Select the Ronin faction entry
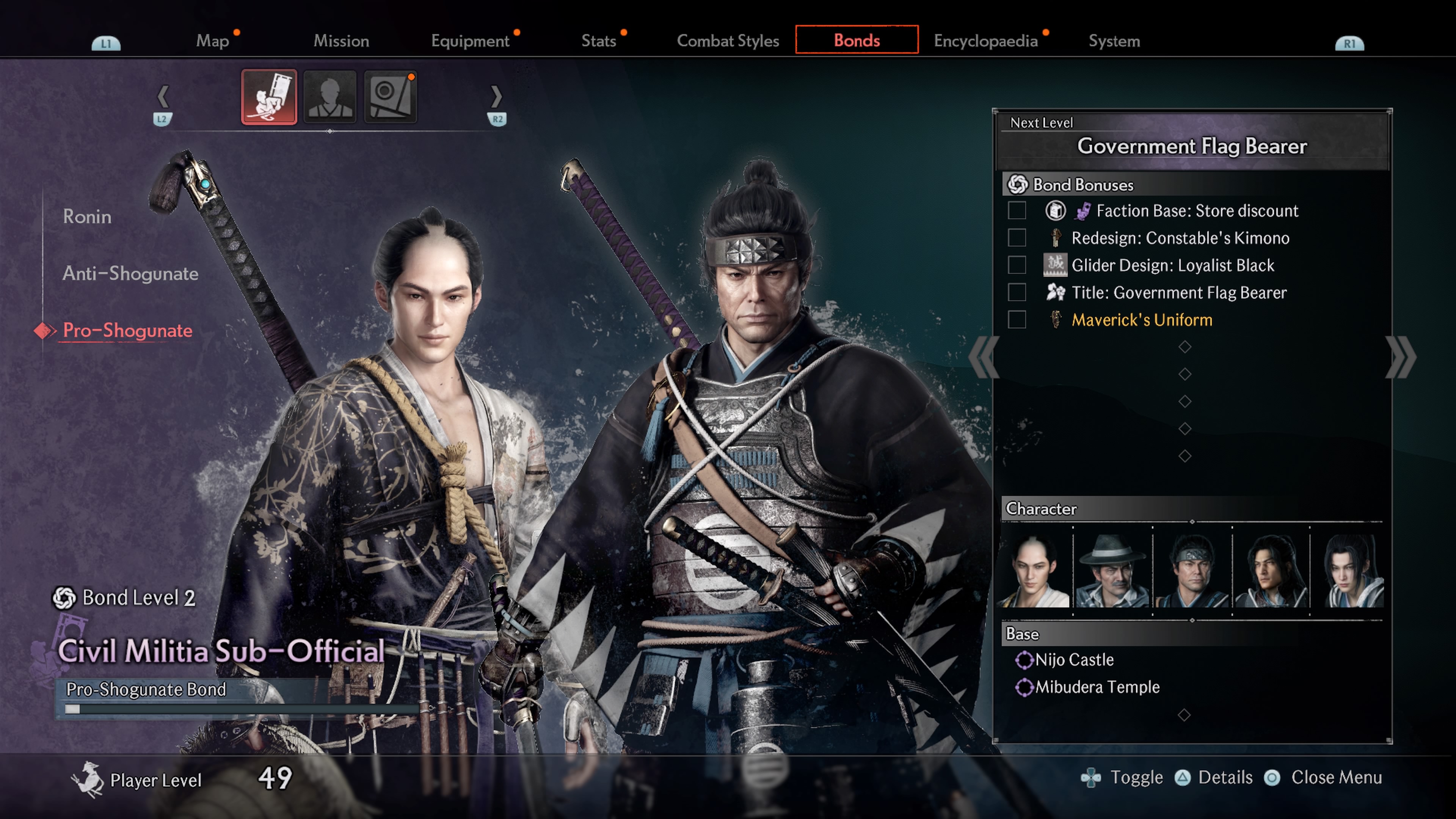Image resolution: width=1456 pixels, height=819 pixels. coord(87,217)
